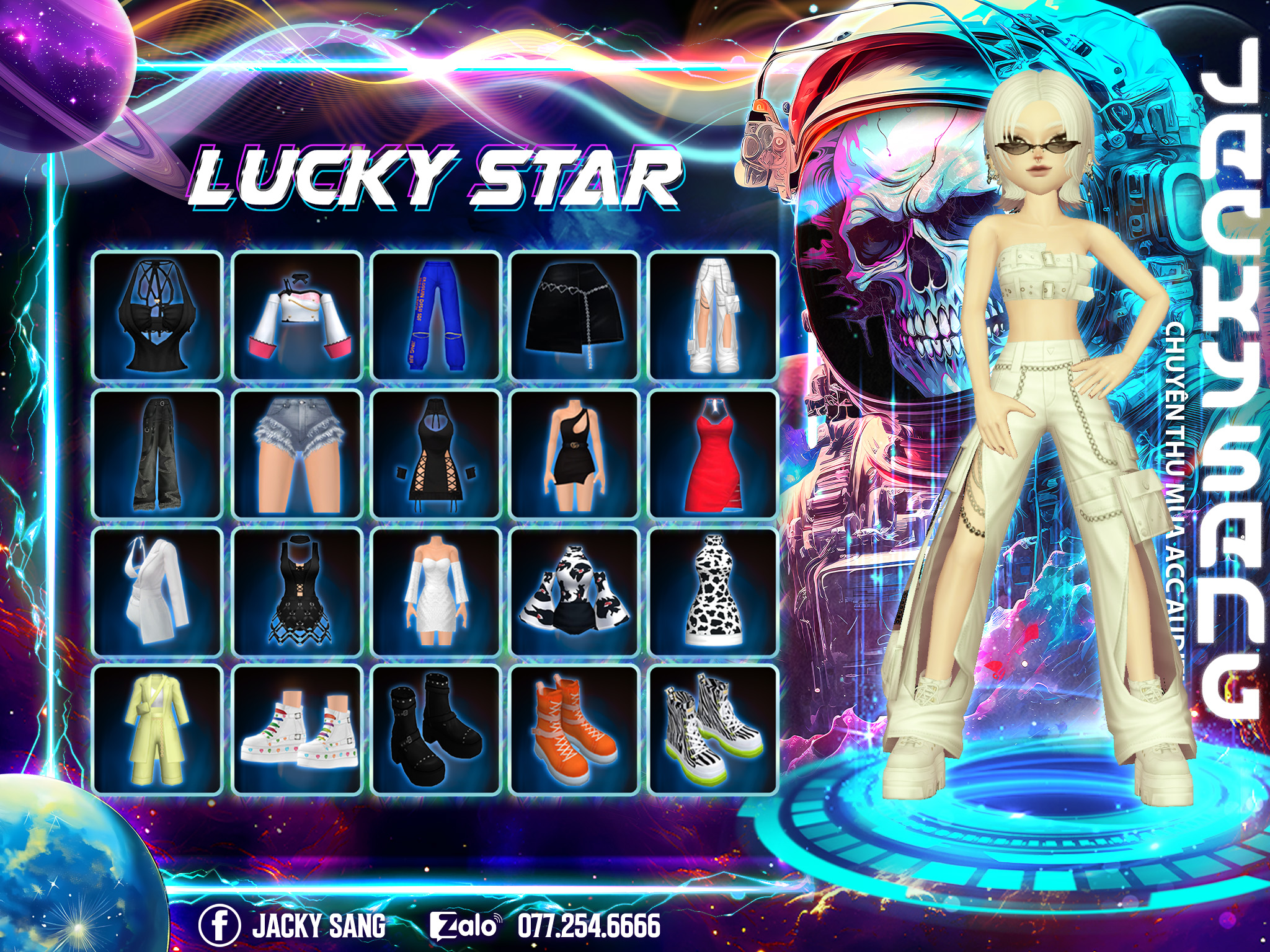Choose the black studded platform boots
This screenshot has width=1270, height=952.
pyautogui.click(x=436, y=729)
